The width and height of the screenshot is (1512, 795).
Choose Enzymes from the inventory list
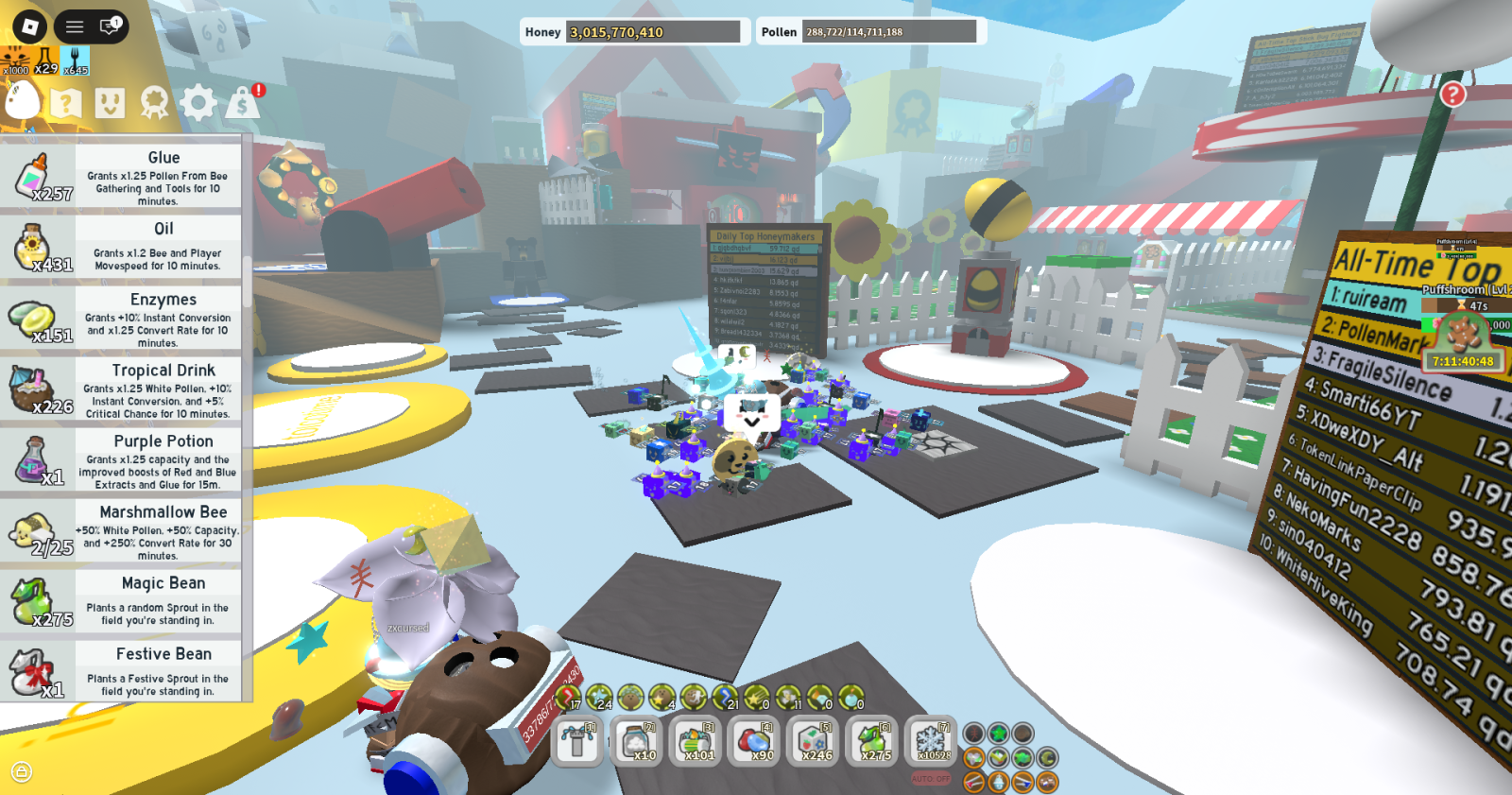coord(121,318)
